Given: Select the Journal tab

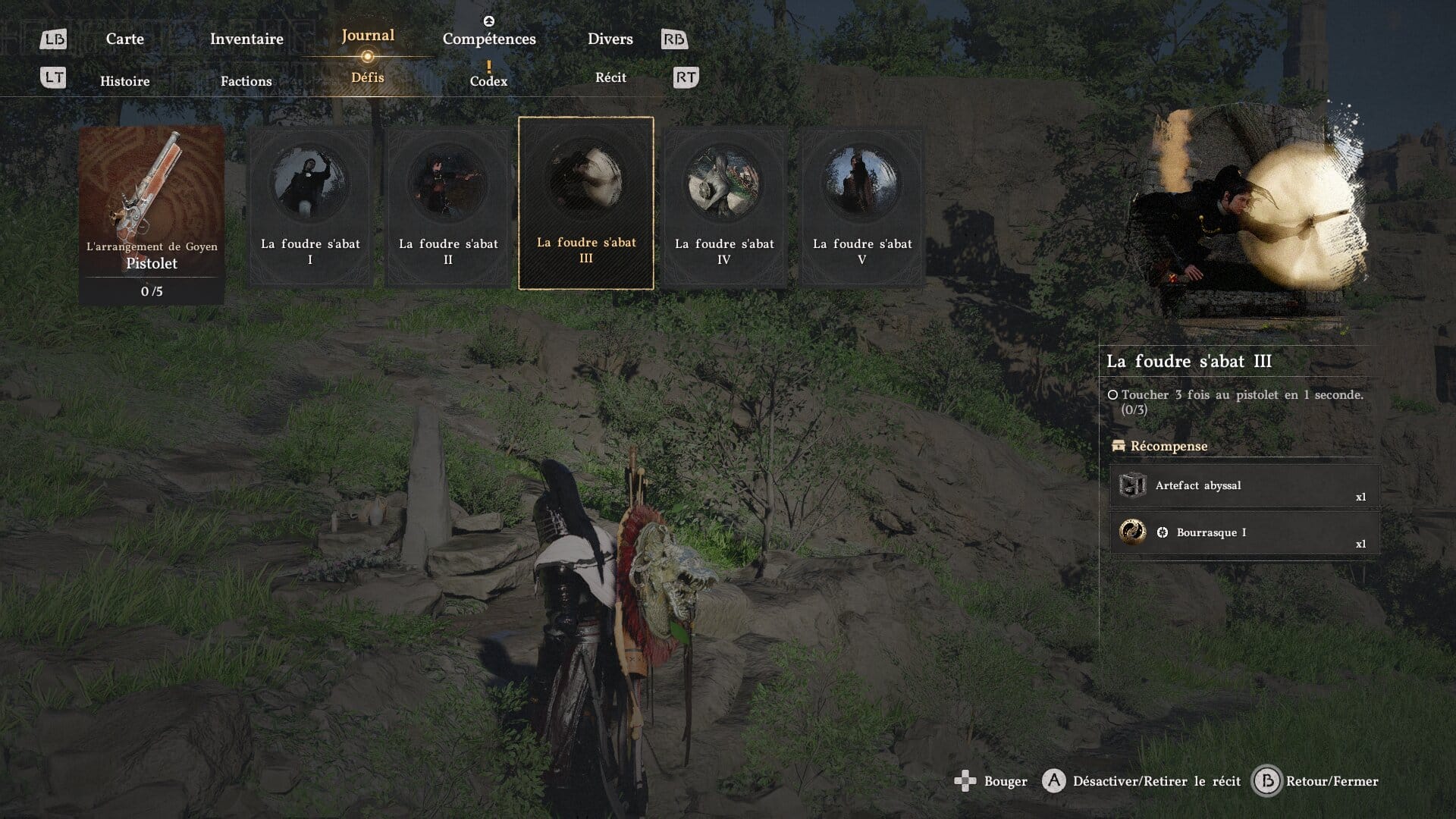Looking at the screenshot, I should (x=368, y=36).
